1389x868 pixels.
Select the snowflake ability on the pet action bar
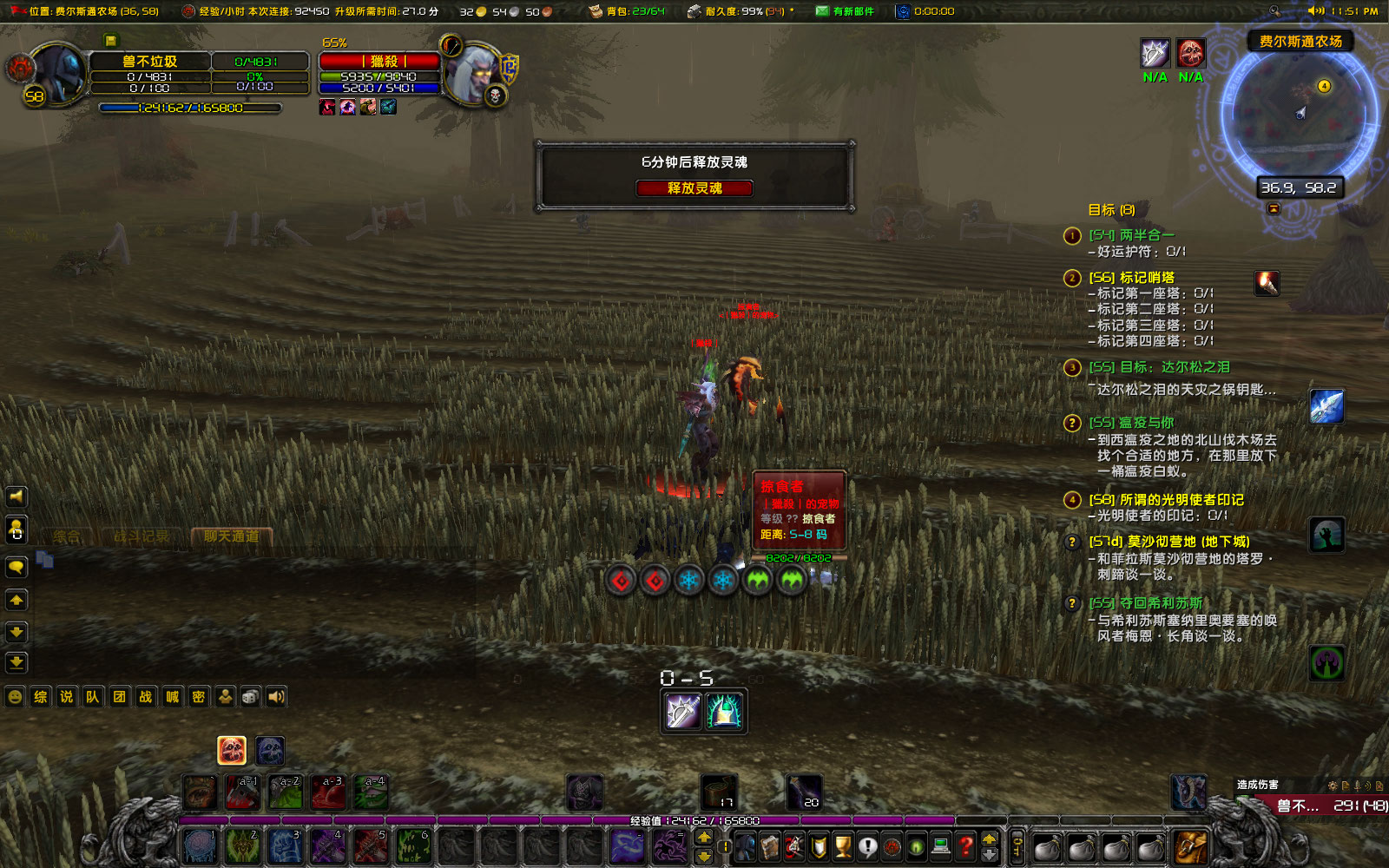[x=689, y=580]
